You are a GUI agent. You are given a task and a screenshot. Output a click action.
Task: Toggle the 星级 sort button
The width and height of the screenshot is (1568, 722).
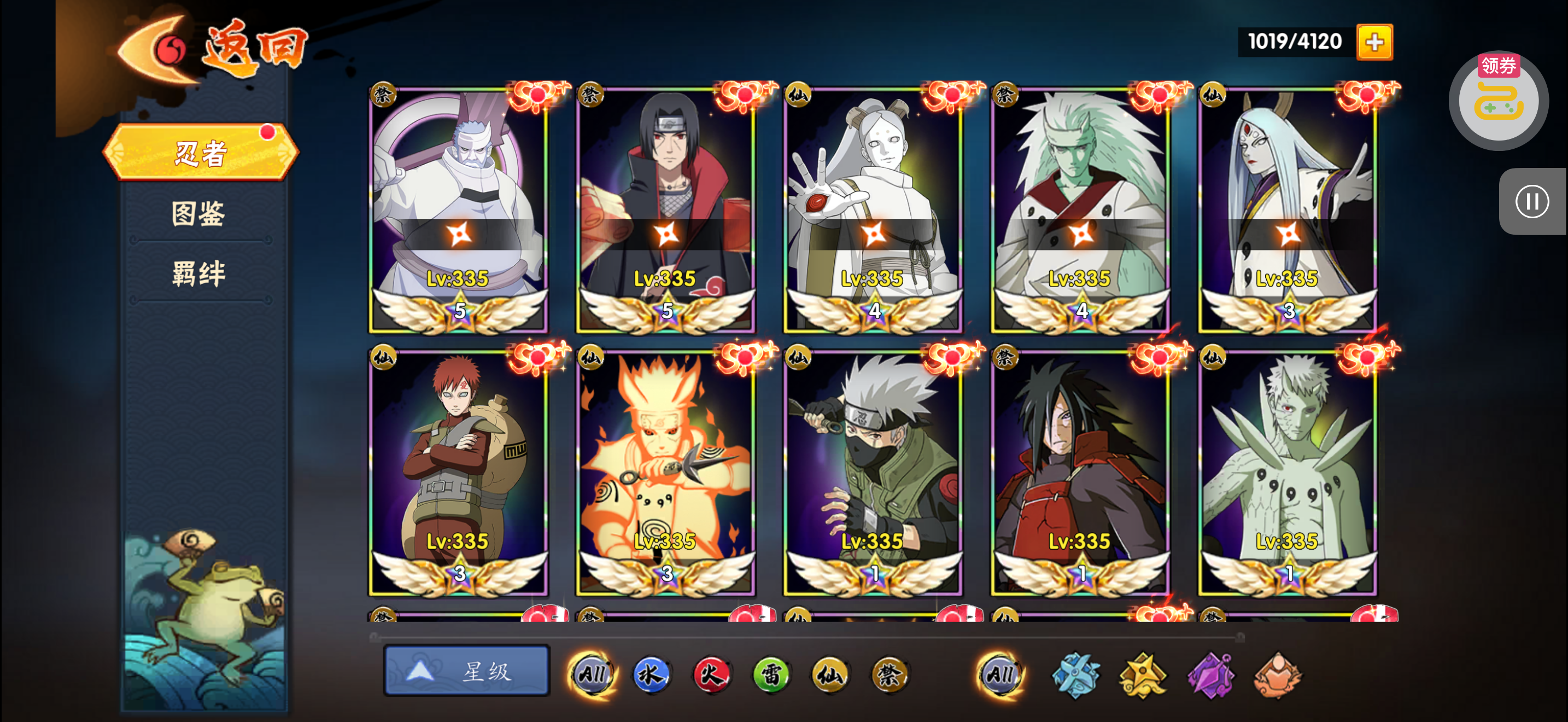pyautogui.click(x=466, y=671)
